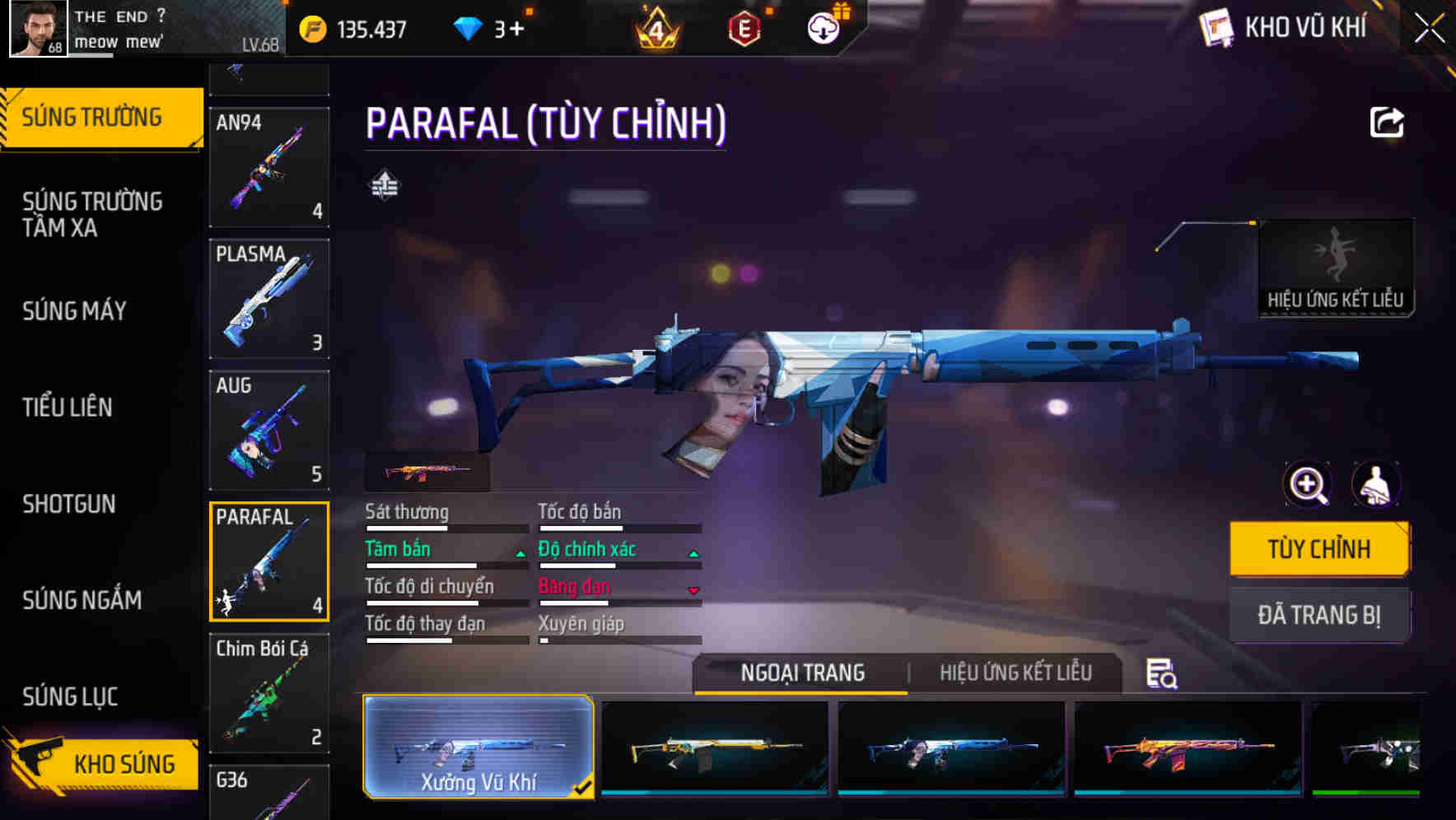Click the Đã Trang Bị button
Screen dimensions: 1456x820
click(x=1318, y=615)
